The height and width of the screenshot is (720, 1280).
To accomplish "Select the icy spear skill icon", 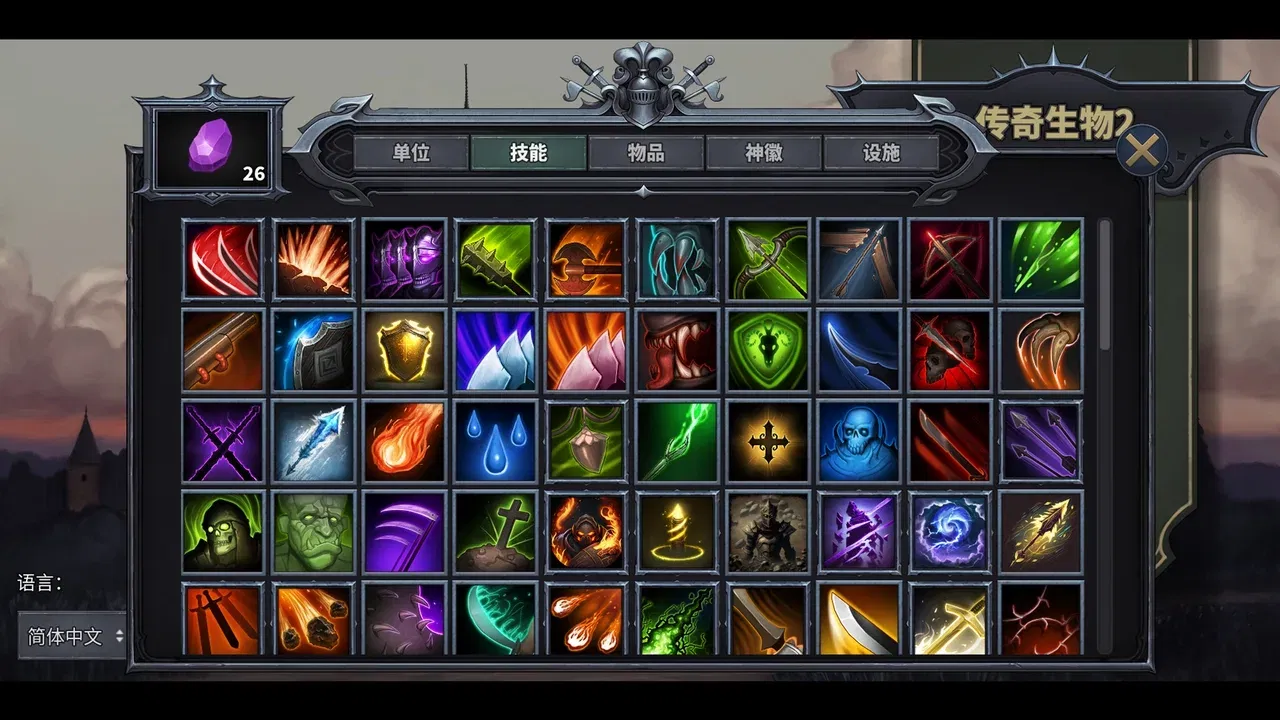I will tap(314, 440).
